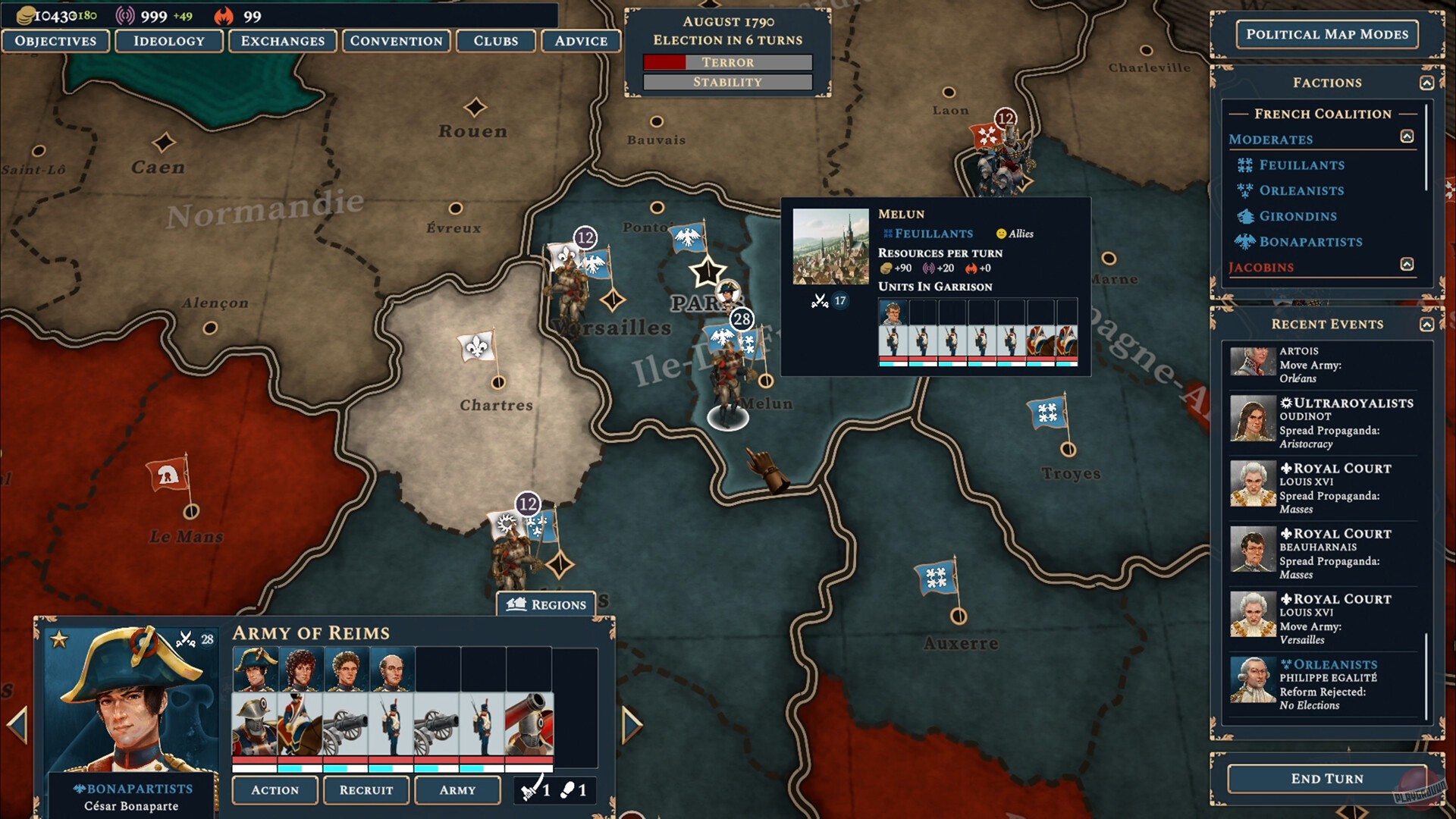Collapse the Factions panel

(x=1426, y=82)
